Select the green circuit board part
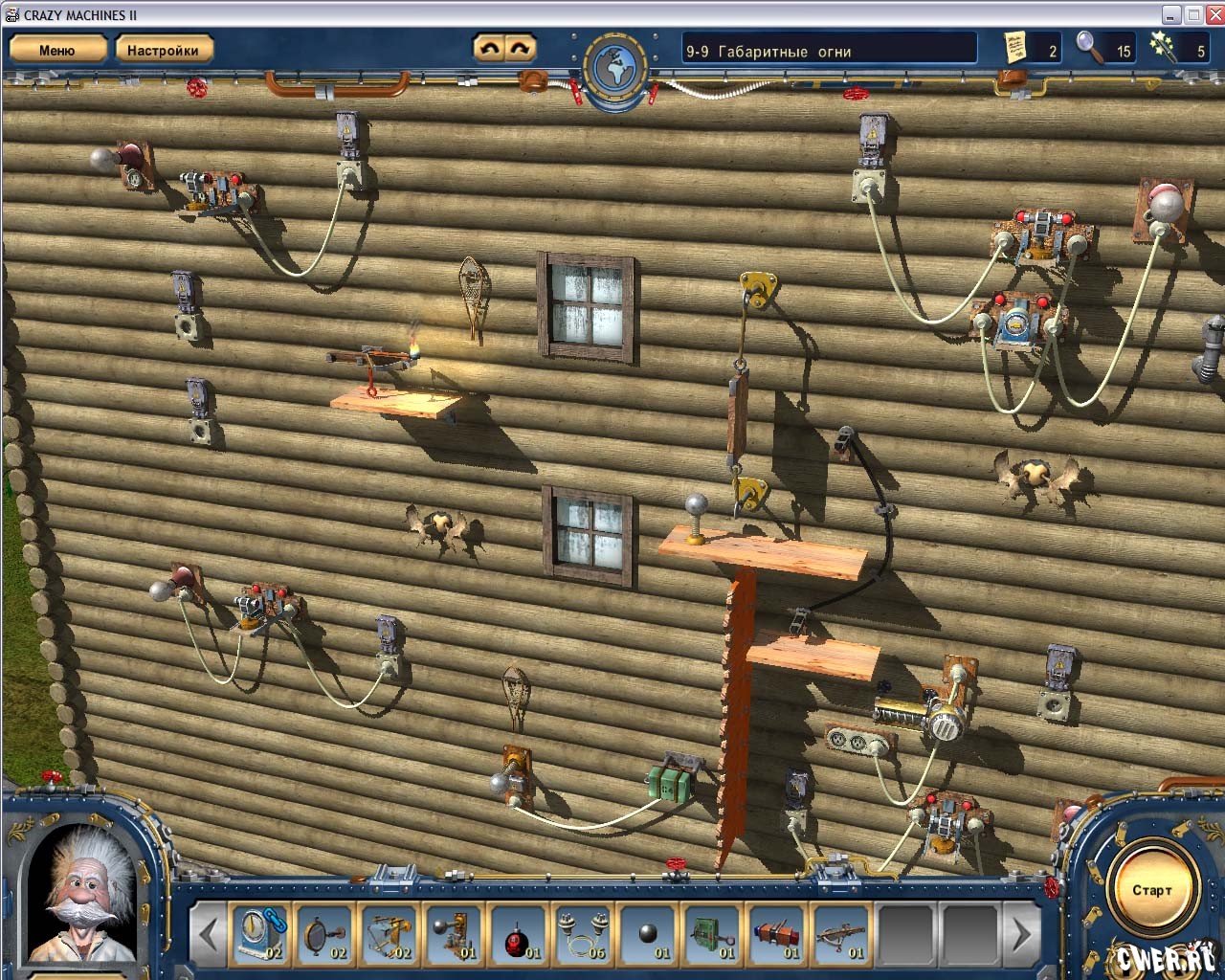1225x980 pixels. pyautogui.click(x=712, y=933)
